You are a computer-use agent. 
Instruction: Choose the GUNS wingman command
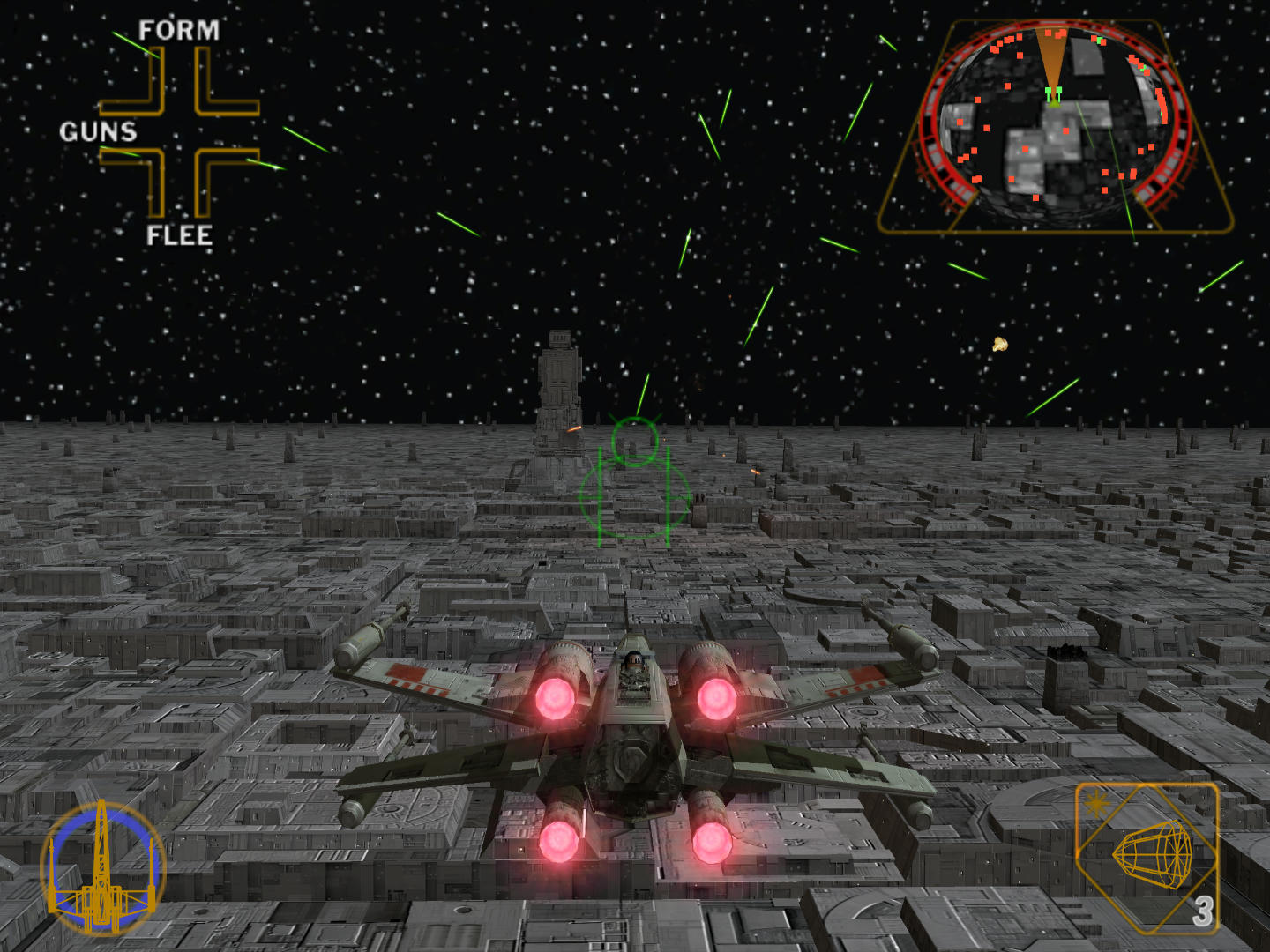pyautogui.click(x=98, y=132)
